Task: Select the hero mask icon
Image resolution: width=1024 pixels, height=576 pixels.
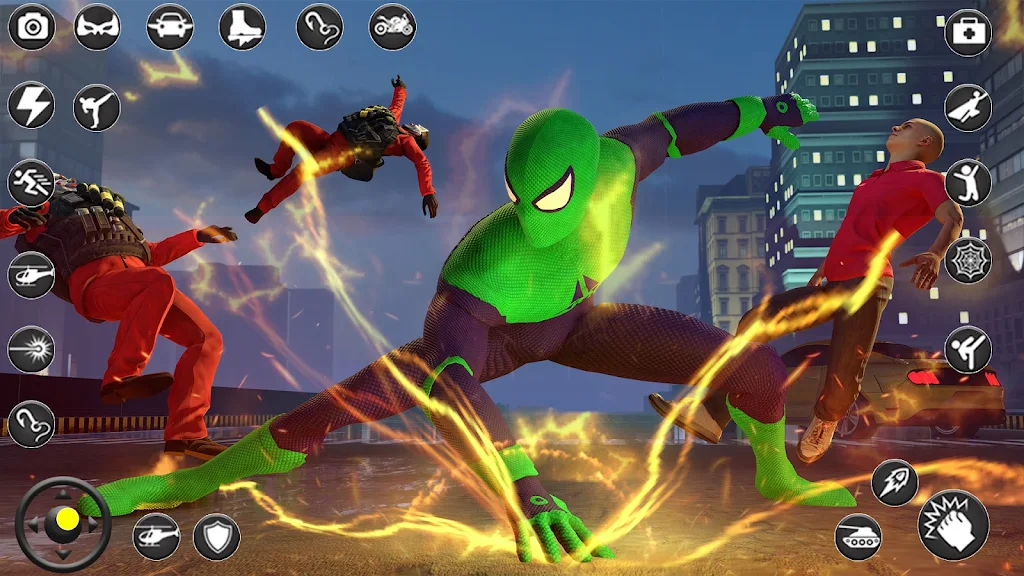Action: 97,27
